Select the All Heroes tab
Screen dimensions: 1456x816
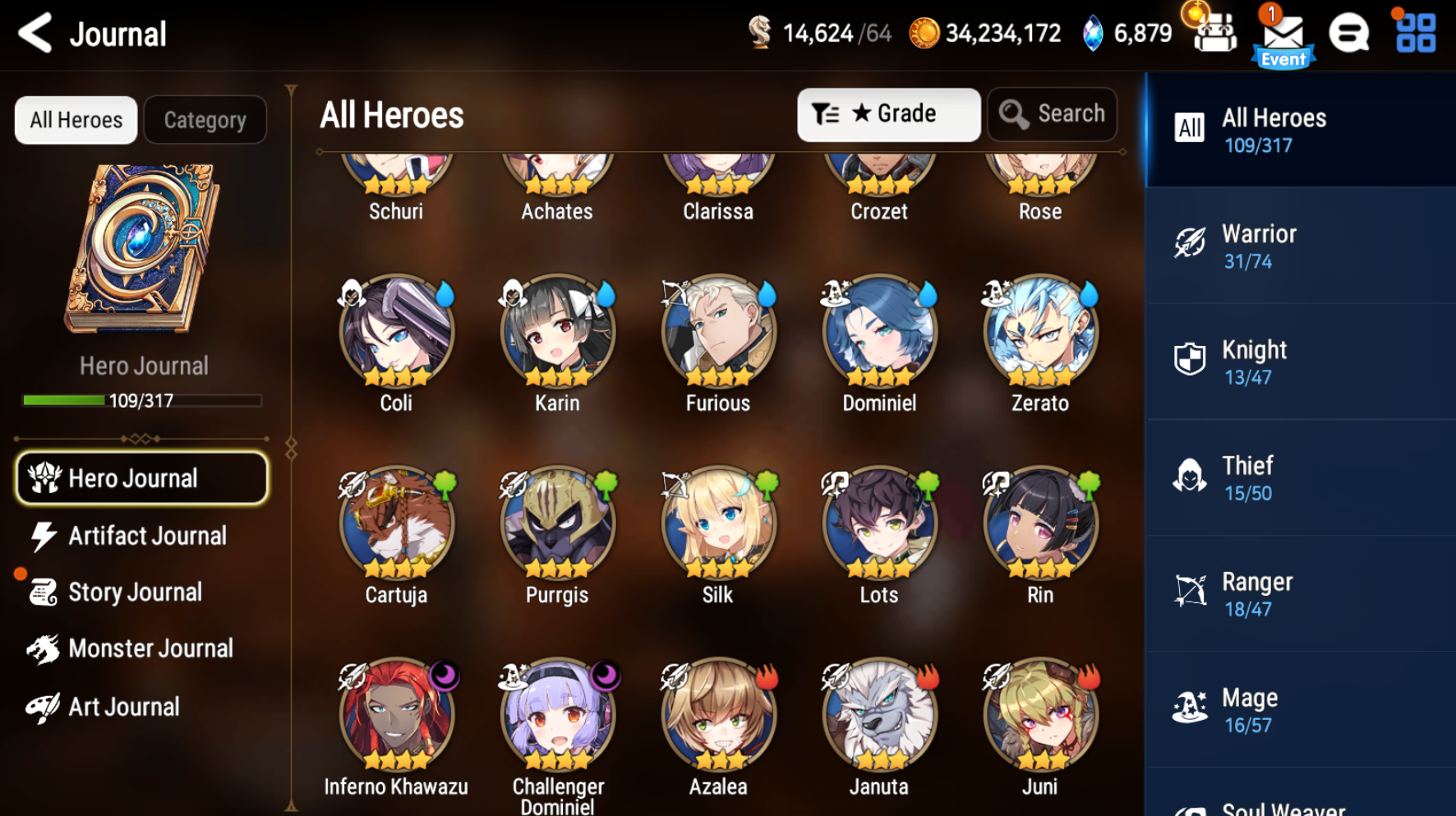(76, 119)
